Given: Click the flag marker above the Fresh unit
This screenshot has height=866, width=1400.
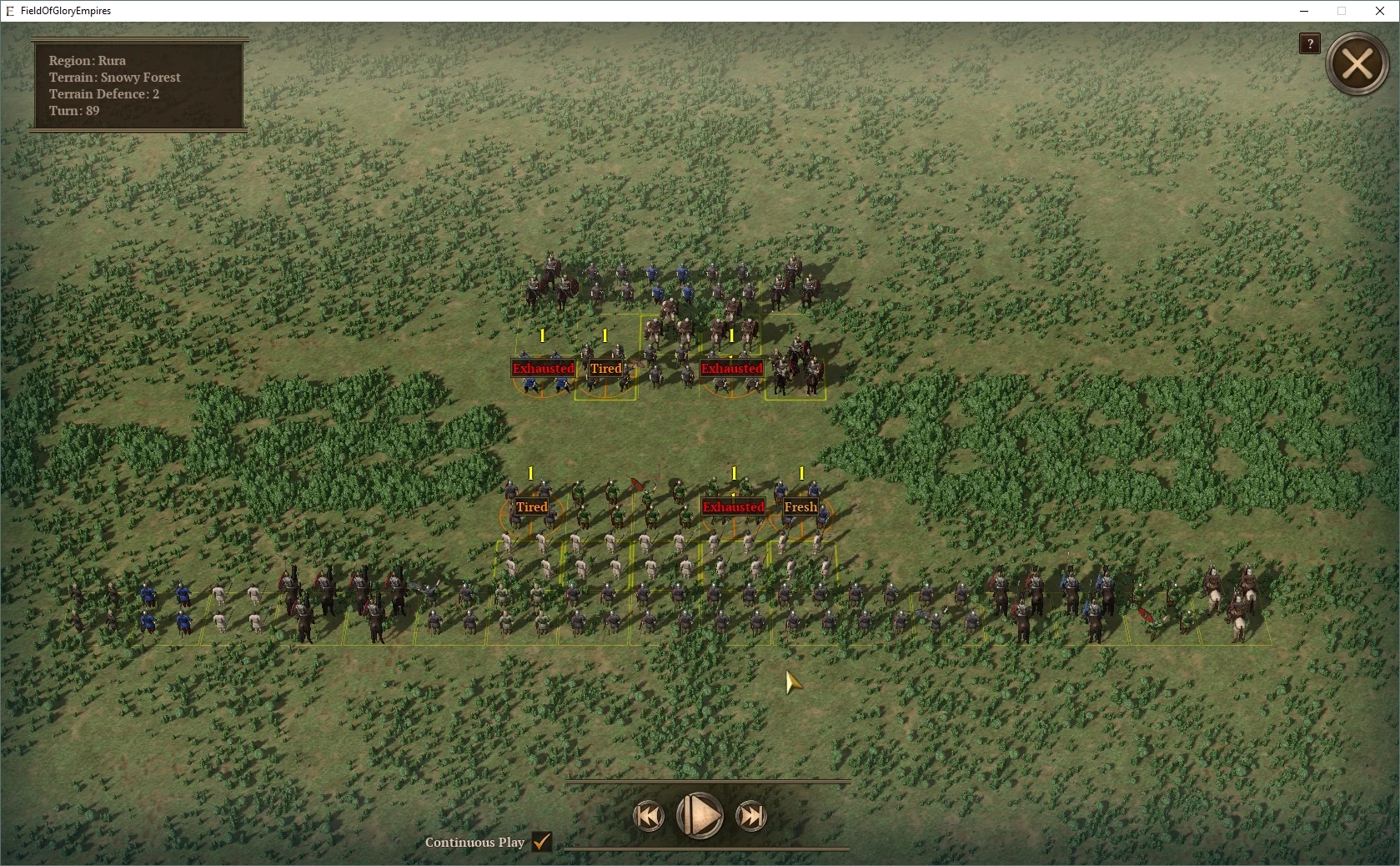Looking at the screenshot, I should click(802, 474).
